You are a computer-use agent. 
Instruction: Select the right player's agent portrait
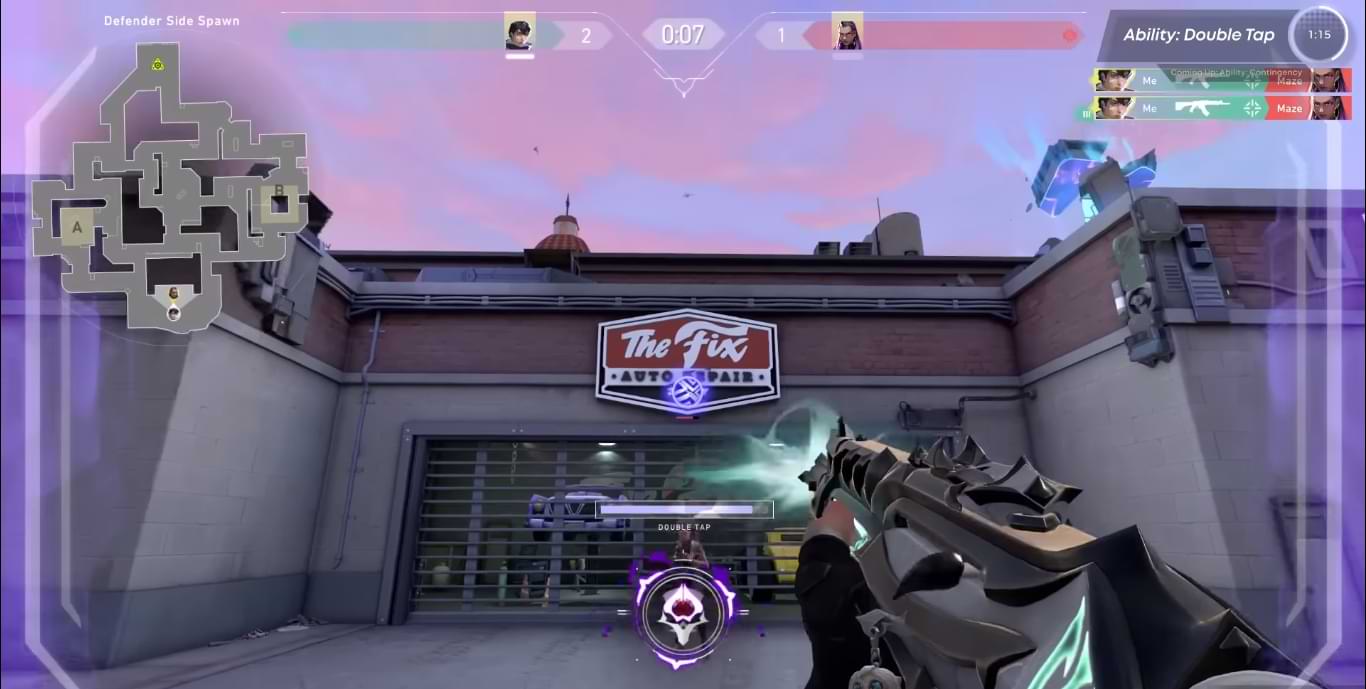click(847, 36)
